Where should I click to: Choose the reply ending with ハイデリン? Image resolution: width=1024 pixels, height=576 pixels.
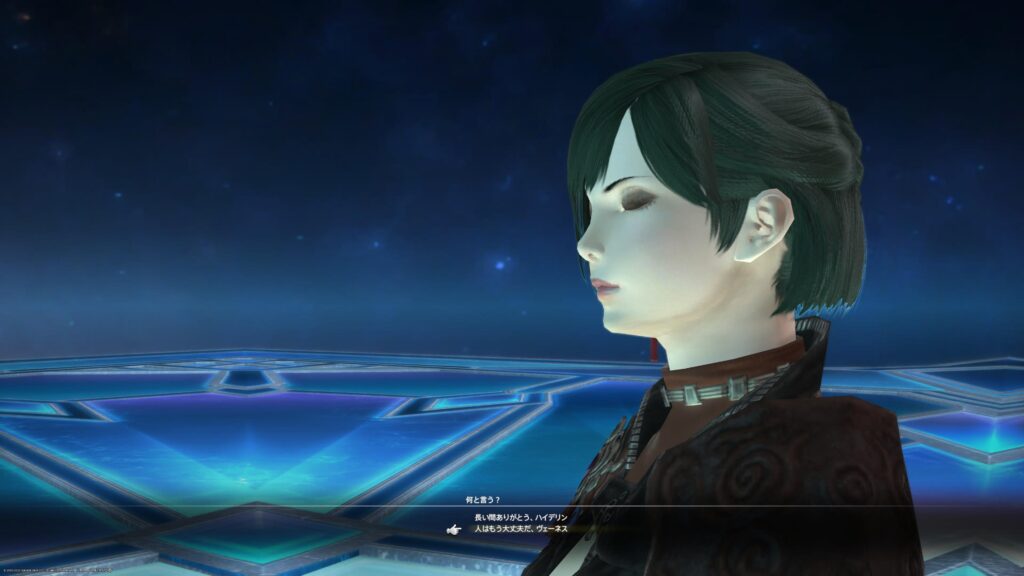(x=520, y=517)
